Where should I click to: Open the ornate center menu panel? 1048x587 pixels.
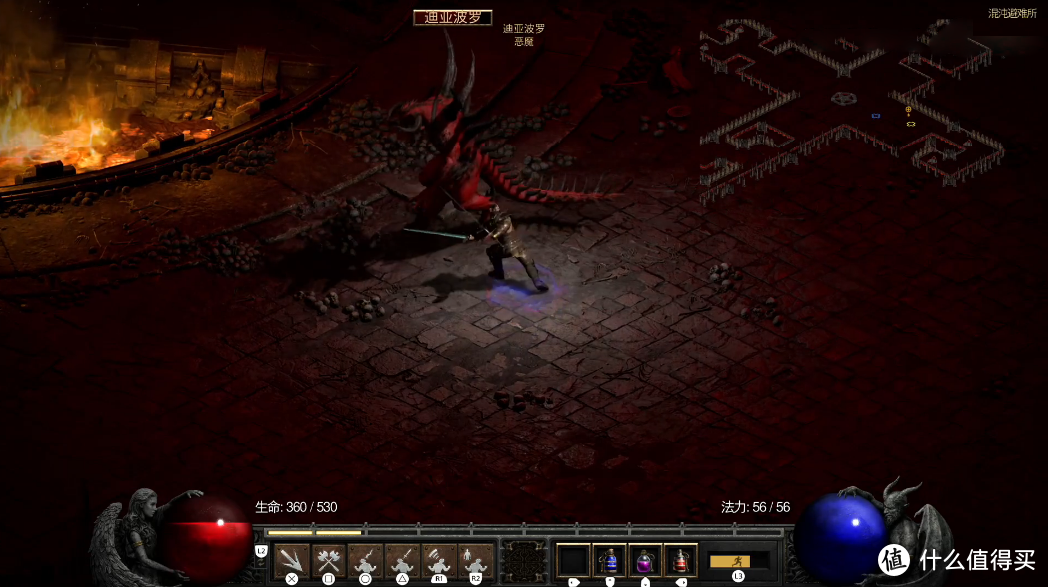point(525,561)
